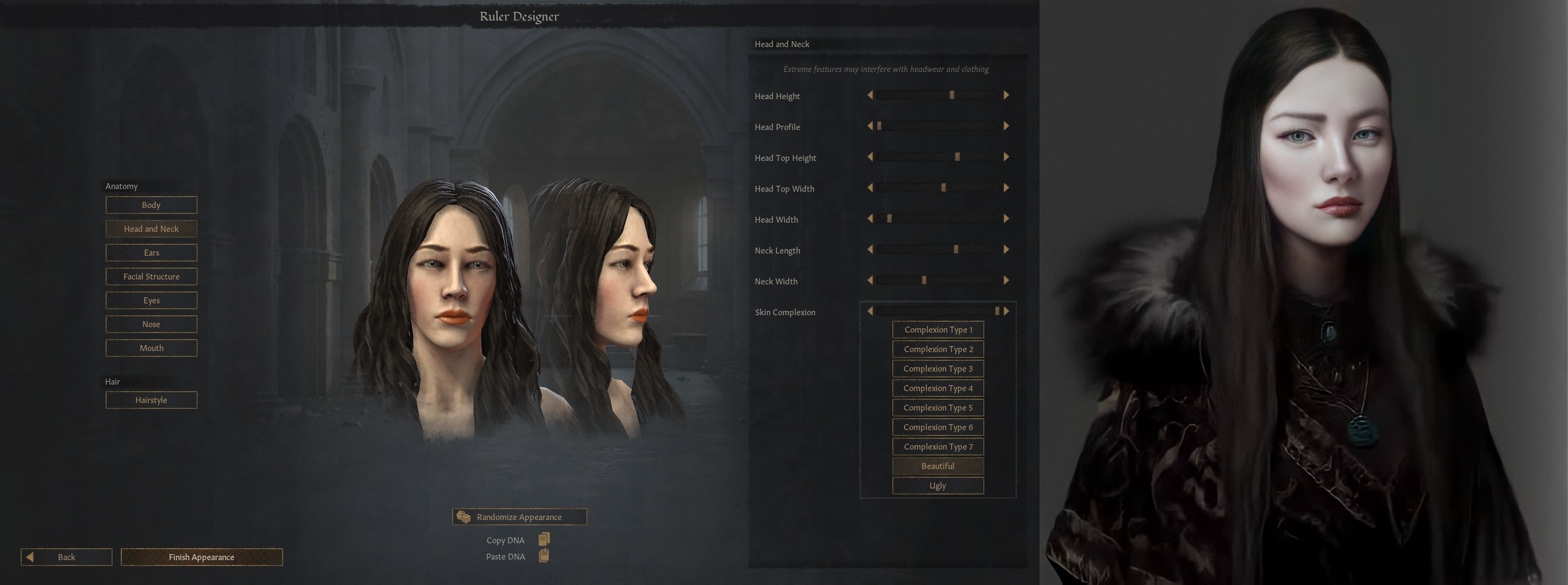Click Randomize Appearance
The height and width of the screenshot is (585, 1568).
(x=519, y=517)
